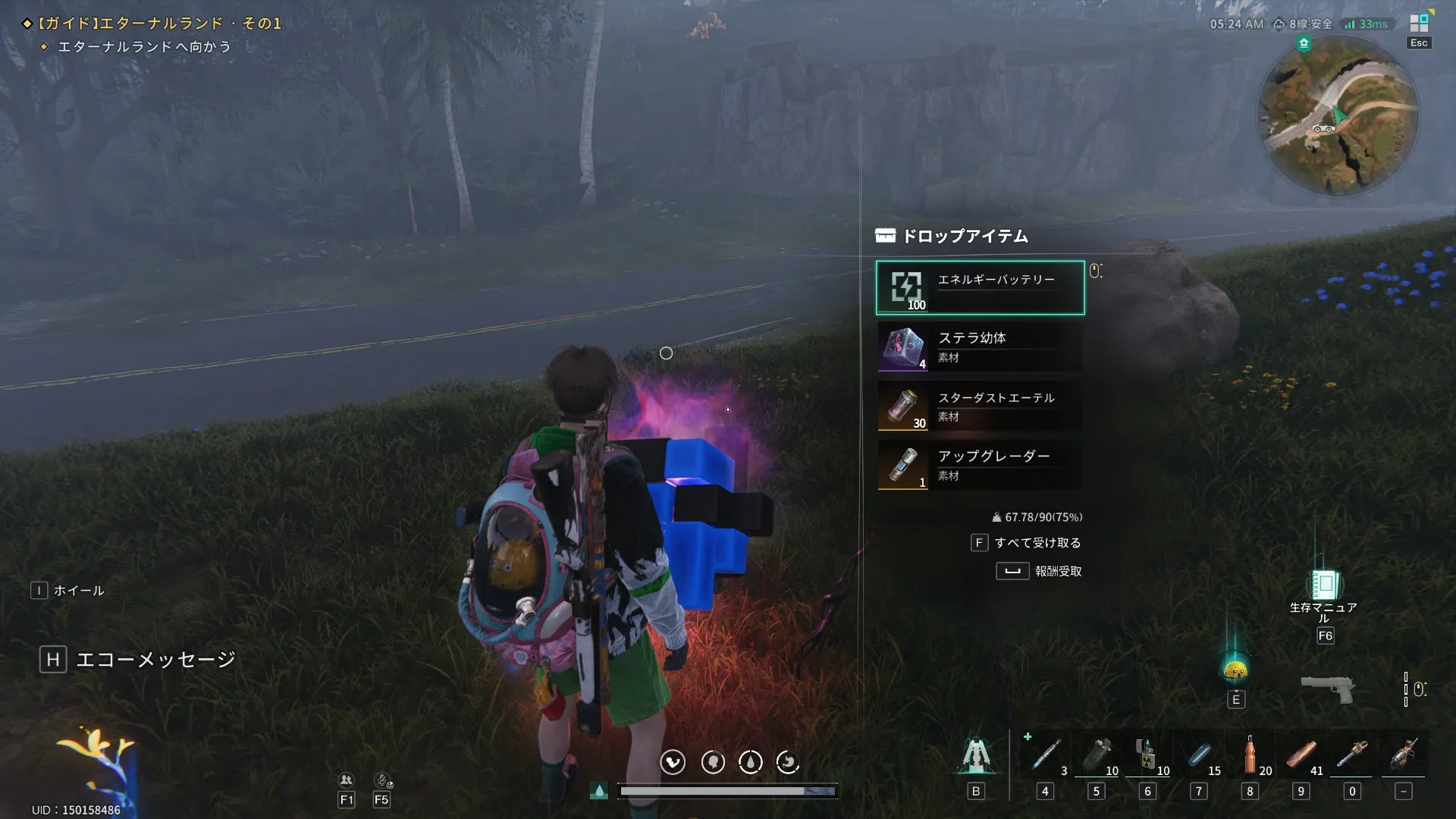Use the blue capsule hotbar item
This screenshot has width=1456, height=819.
click(1199, 755)
